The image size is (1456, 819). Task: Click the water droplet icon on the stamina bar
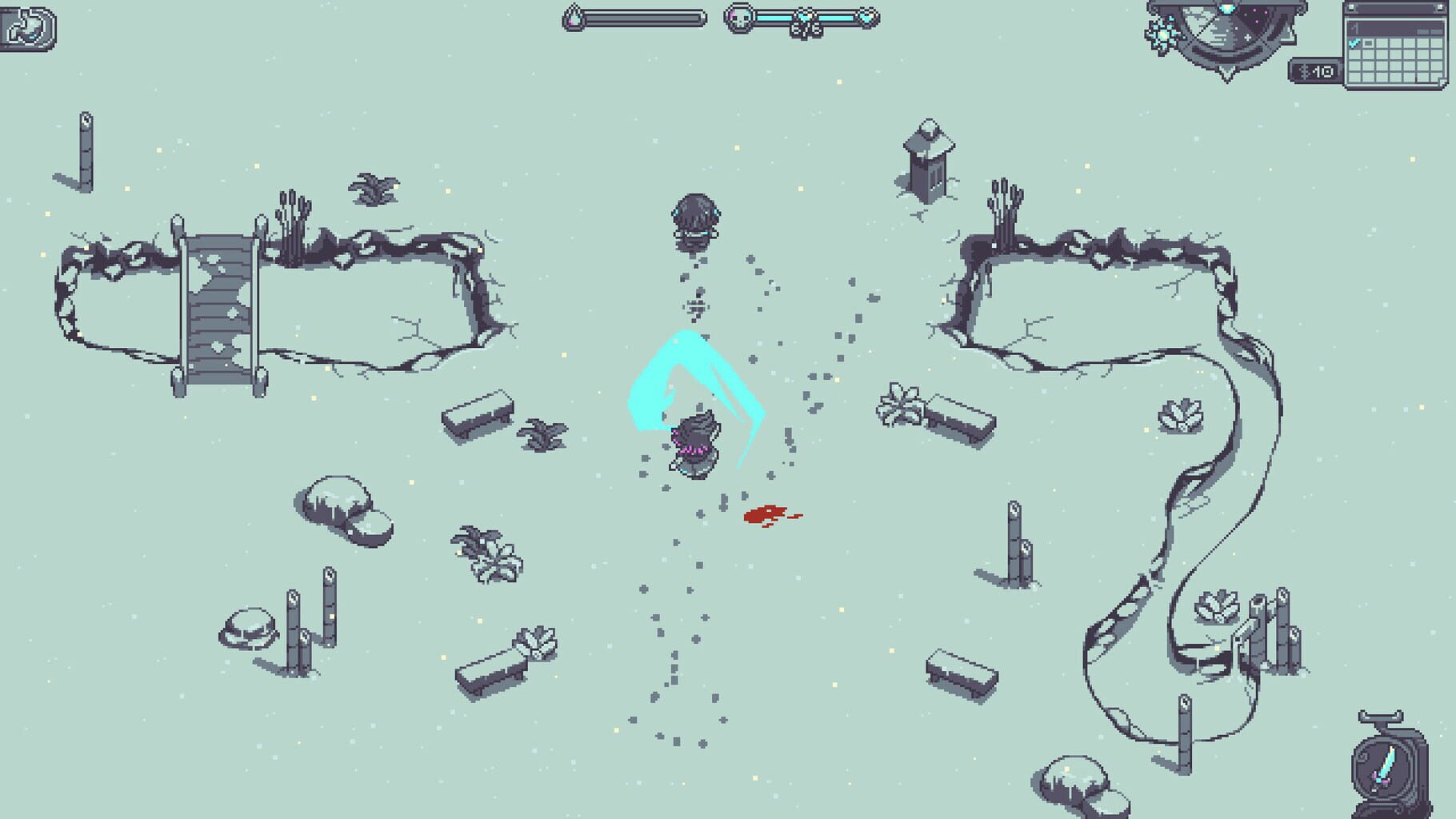point(574,18)
